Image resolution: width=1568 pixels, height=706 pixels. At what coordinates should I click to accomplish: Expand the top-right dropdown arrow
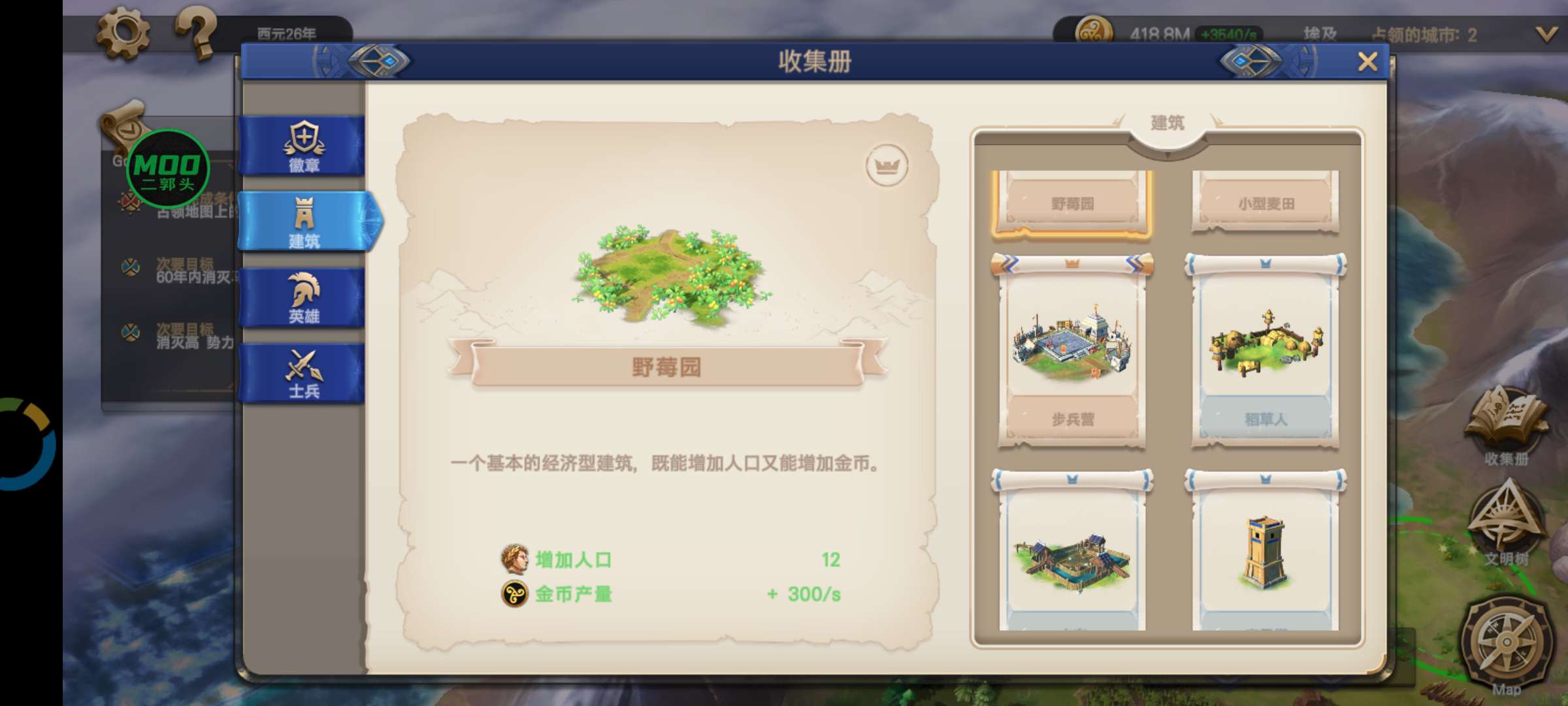1546,34
